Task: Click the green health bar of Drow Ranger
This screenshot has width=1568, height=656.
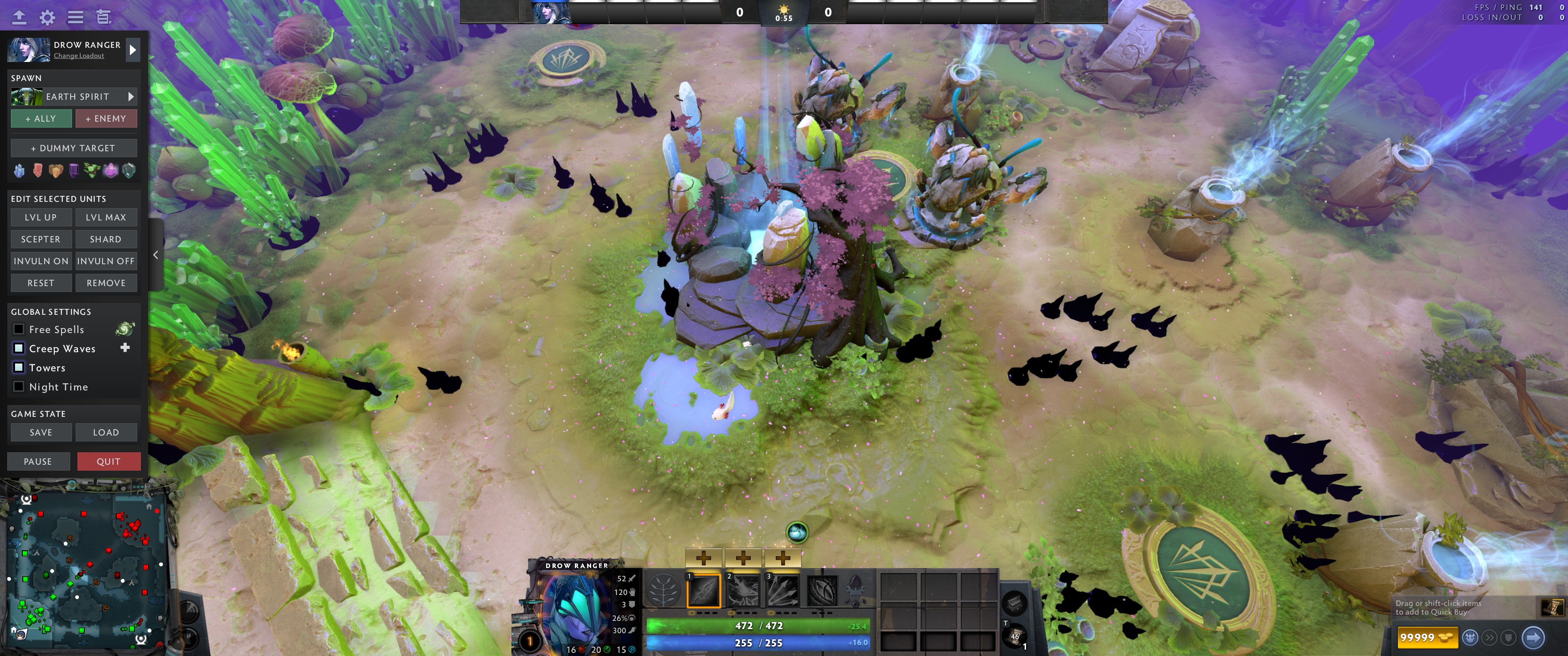Action: [758, 625]
